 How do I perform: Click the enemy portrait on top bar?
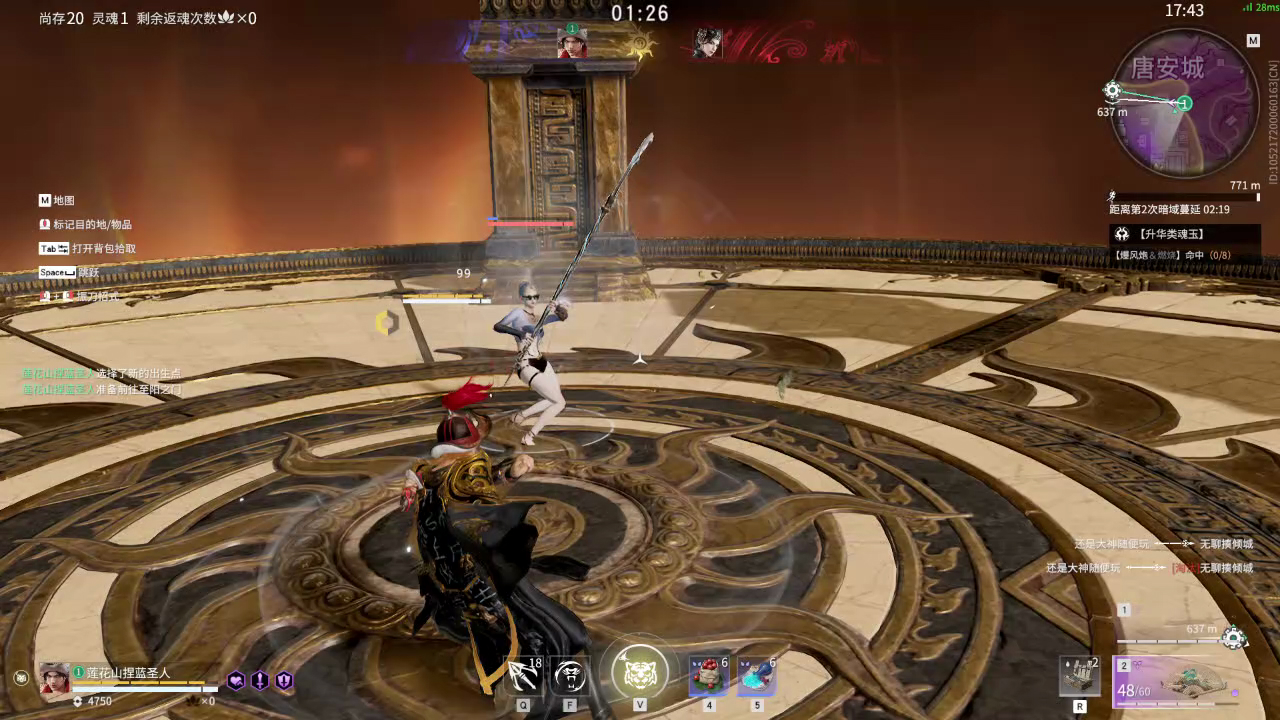pos(708,43)
